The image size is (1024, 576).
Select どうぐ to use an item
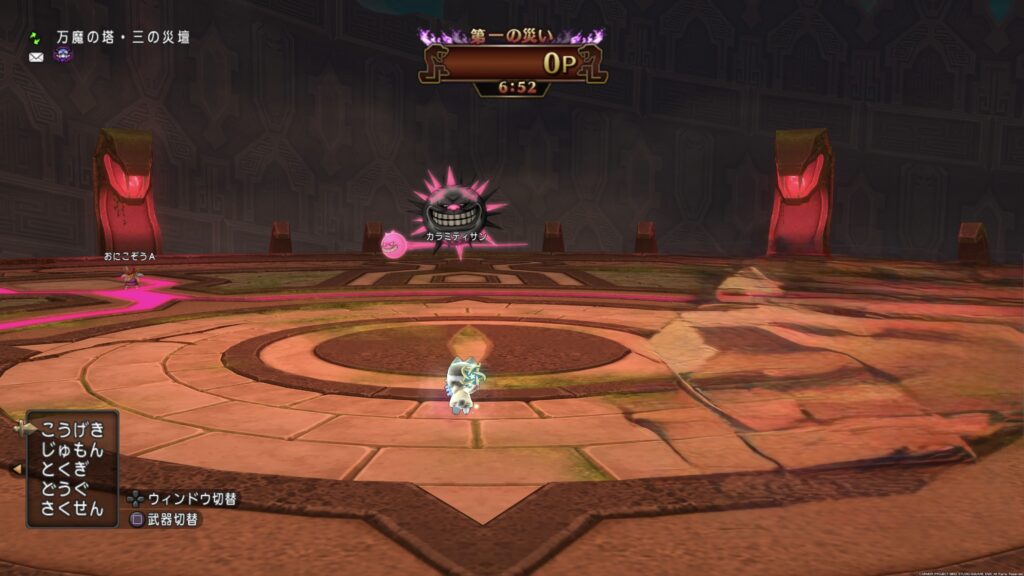click(x=66, y=488)
